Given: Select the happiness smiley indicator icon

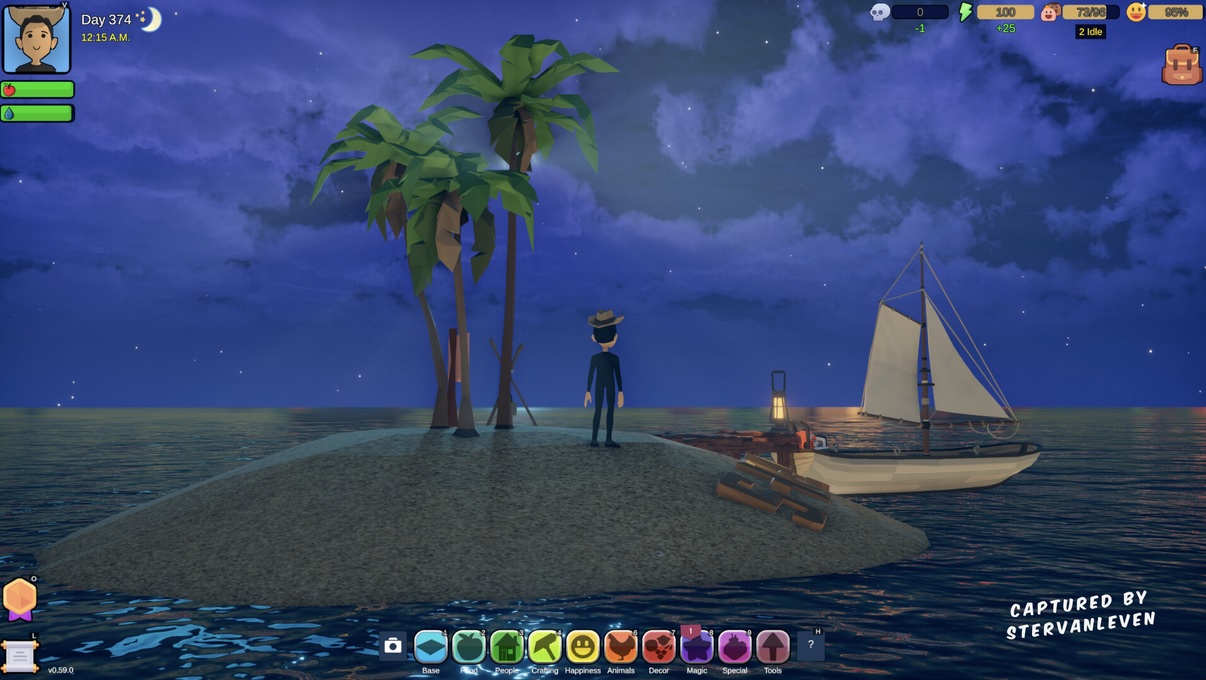Looking at the screenshot, I should (x=1136, y=12).
